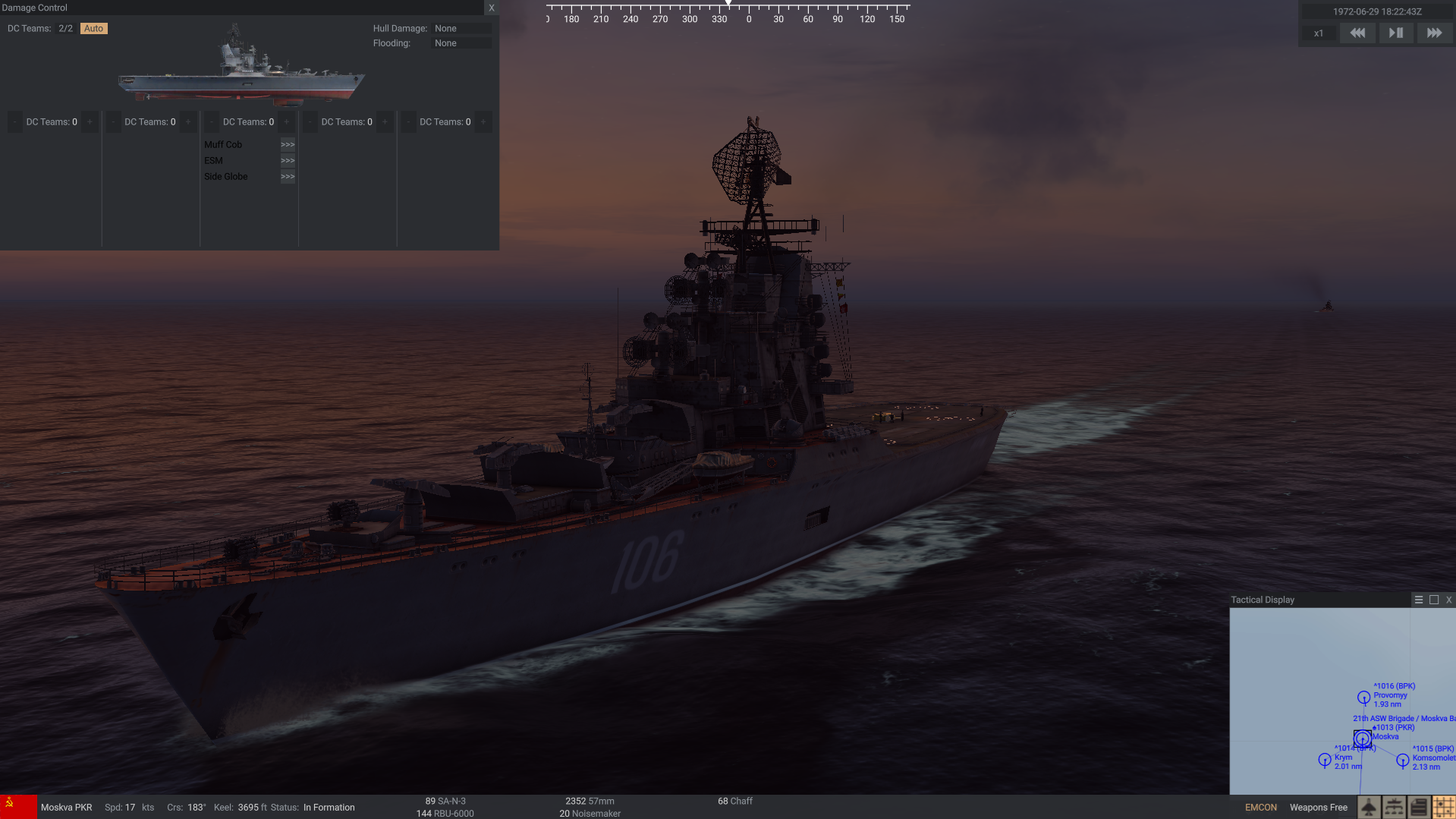Select the Komsomolets contact marker
The width and height of the screenshot is (1456, 819).
1403,760
